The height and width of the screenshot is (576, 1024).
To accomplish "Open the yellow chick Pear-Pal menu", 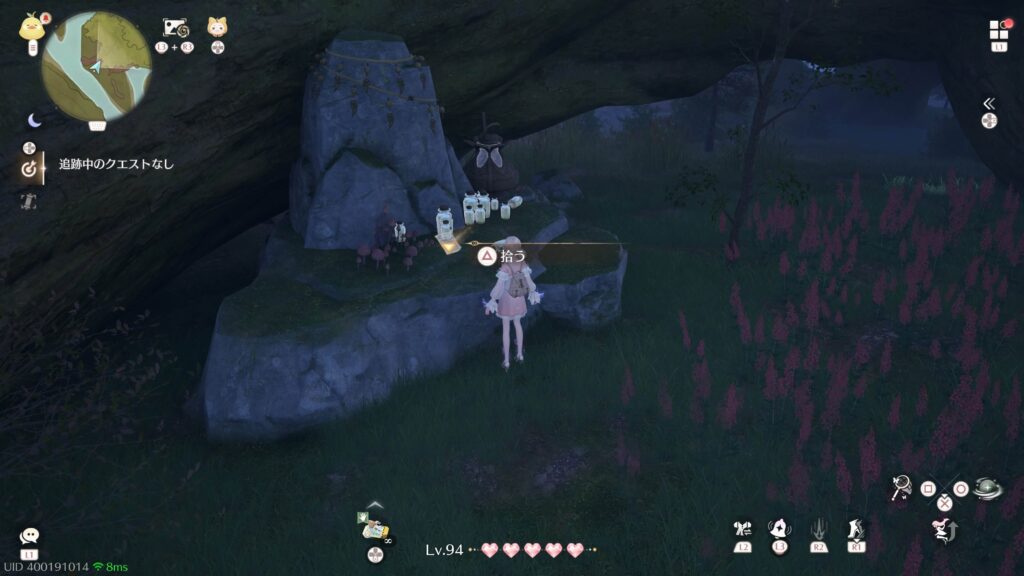I will [x=31, y=28].
